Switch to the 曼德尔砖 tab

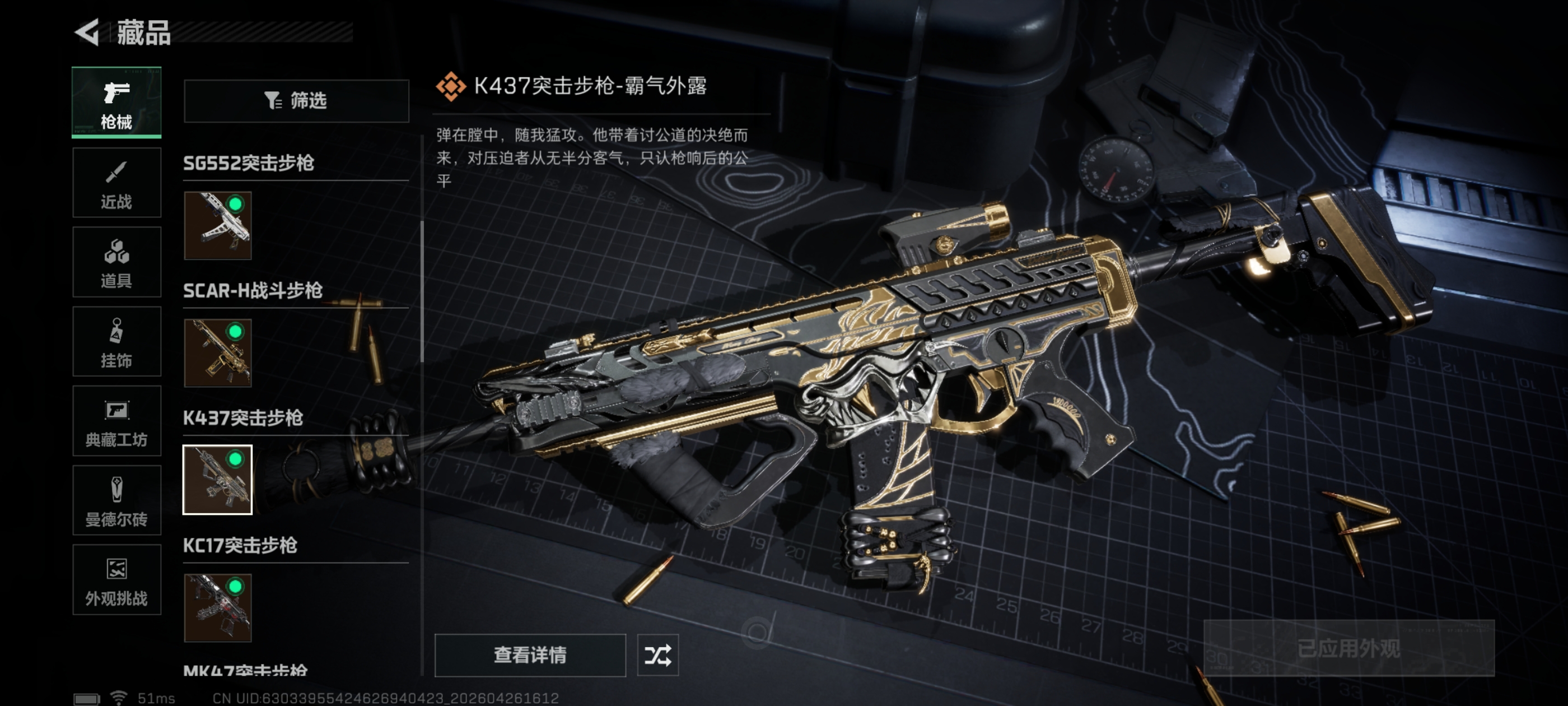pyautogui.click(x=116, y=501)
